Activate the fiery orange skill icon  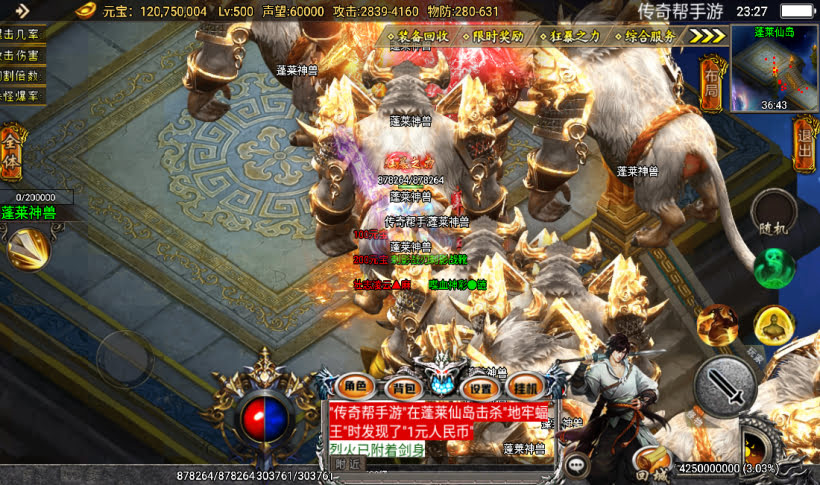click(x=717, y=325)
